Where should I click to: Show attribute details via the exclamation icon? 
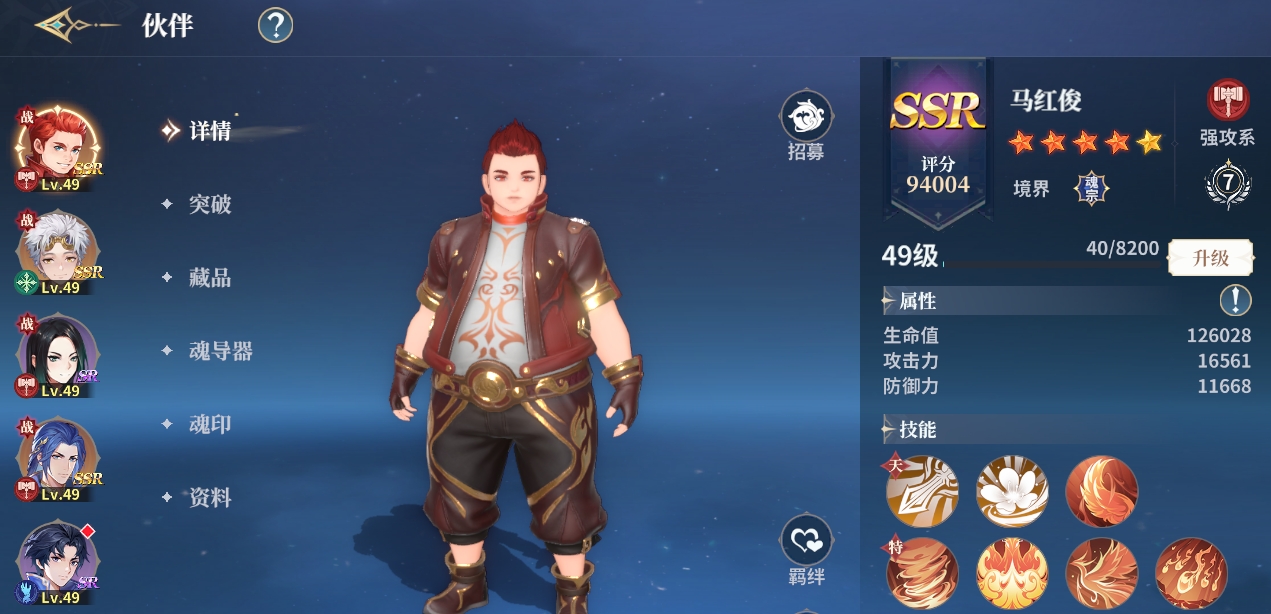1235,300
